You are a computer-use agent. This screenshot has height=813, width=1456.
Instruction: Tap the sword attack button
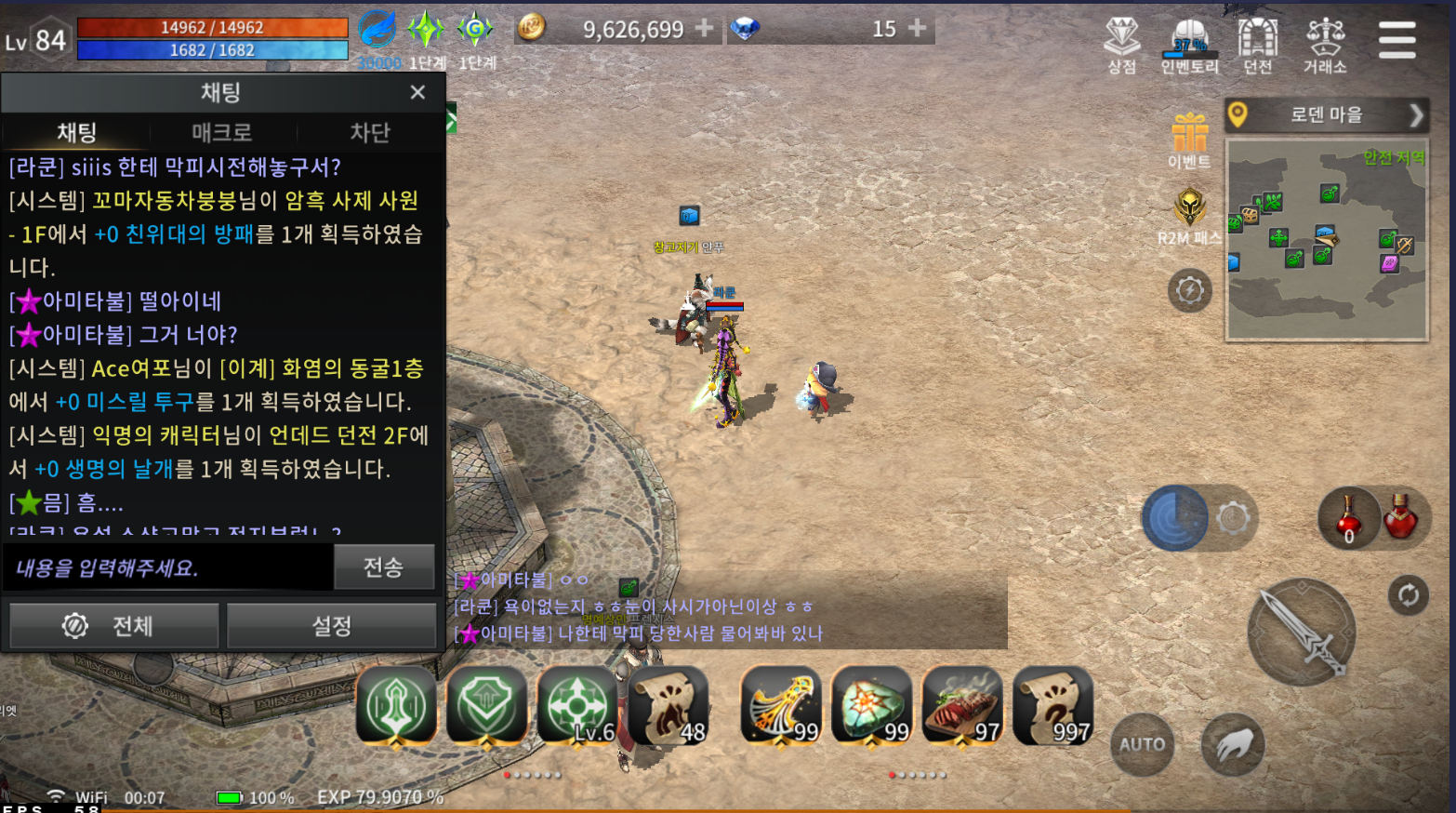click(1301, 633)
